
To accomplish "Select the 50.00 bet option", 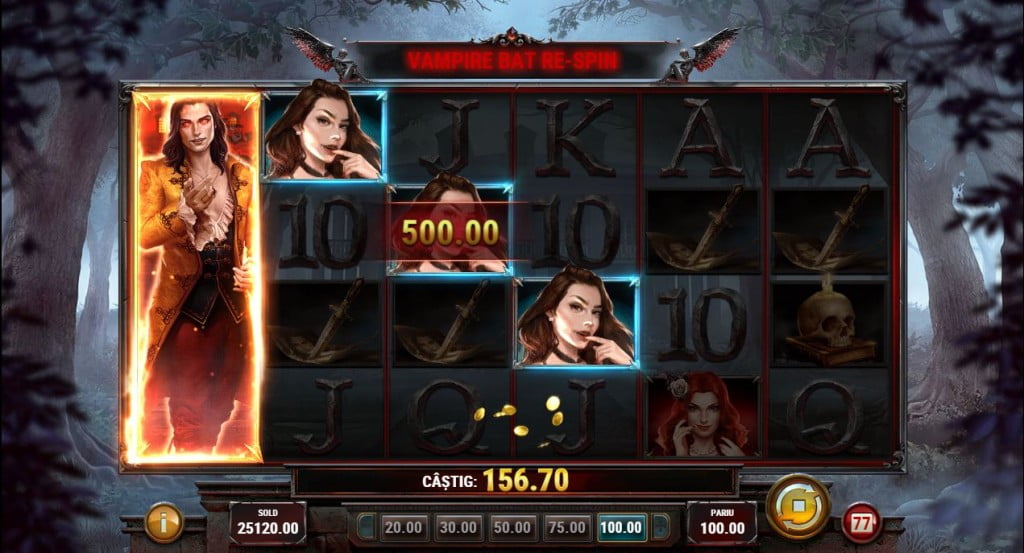I will [510, 526].
